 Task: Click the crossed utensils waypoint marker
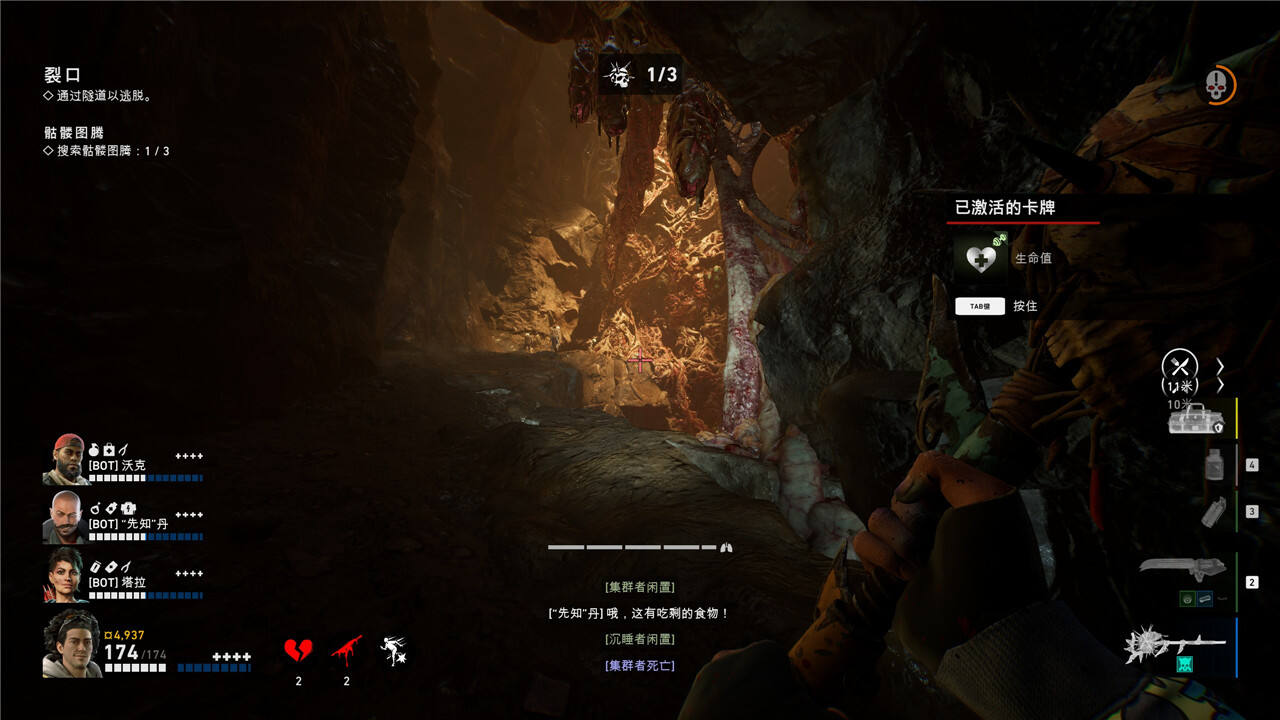click(x=1180, y=366)
